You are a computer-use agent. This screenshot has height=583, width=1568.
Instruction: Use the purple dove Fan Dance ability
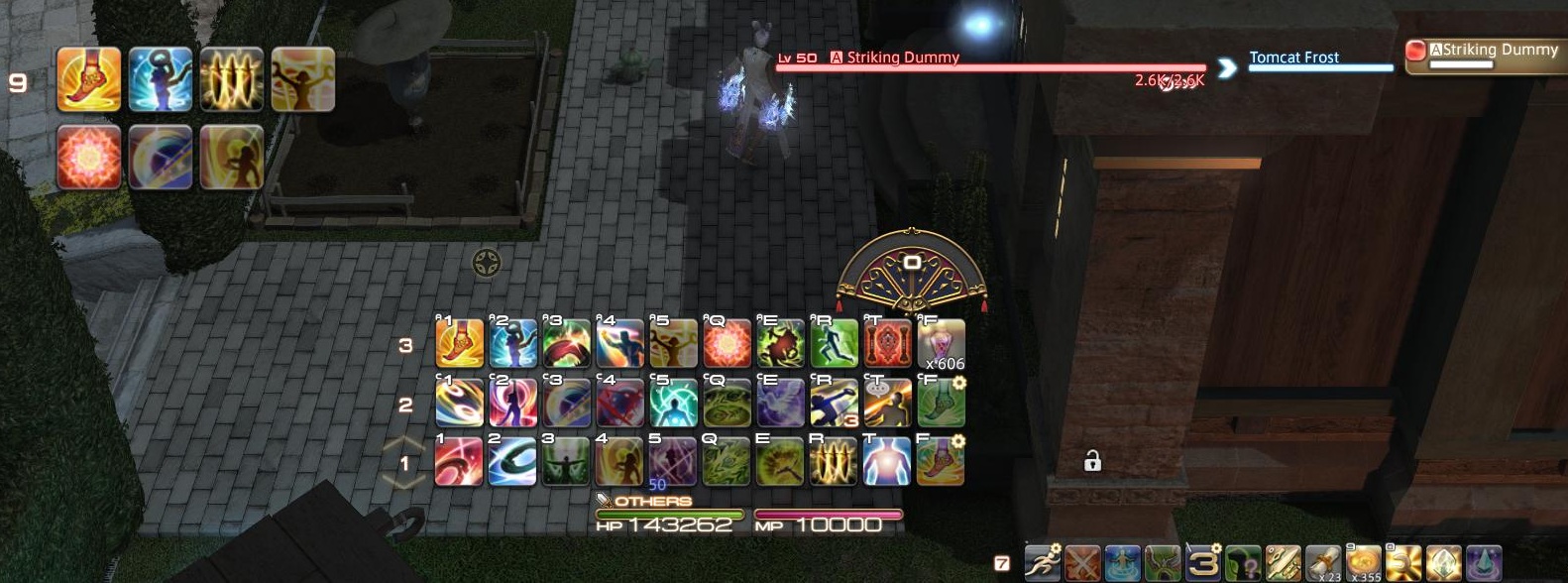pos(780,404)
